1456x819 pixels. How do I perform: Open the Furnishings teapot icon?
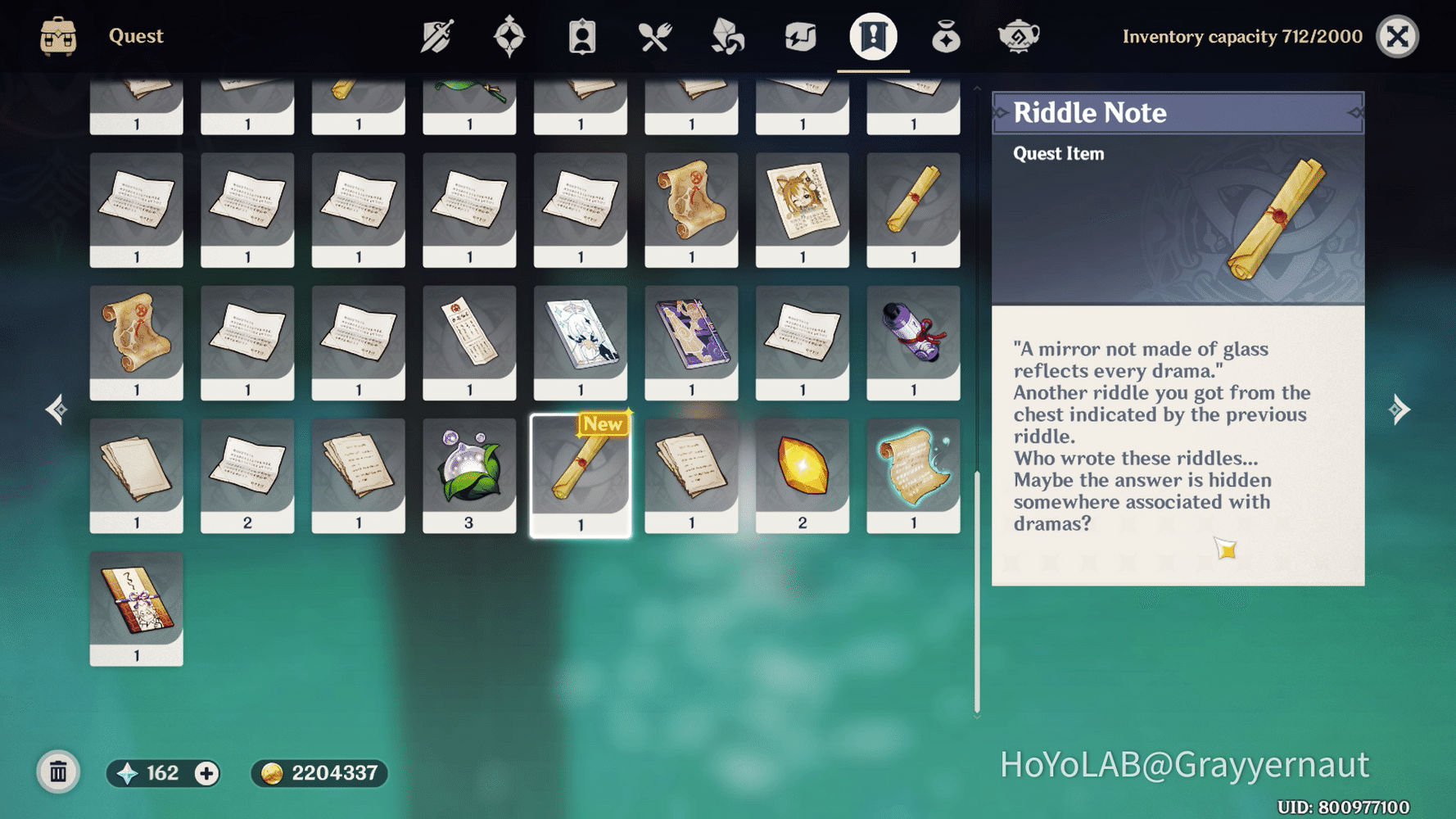(x=1018, y=36)
